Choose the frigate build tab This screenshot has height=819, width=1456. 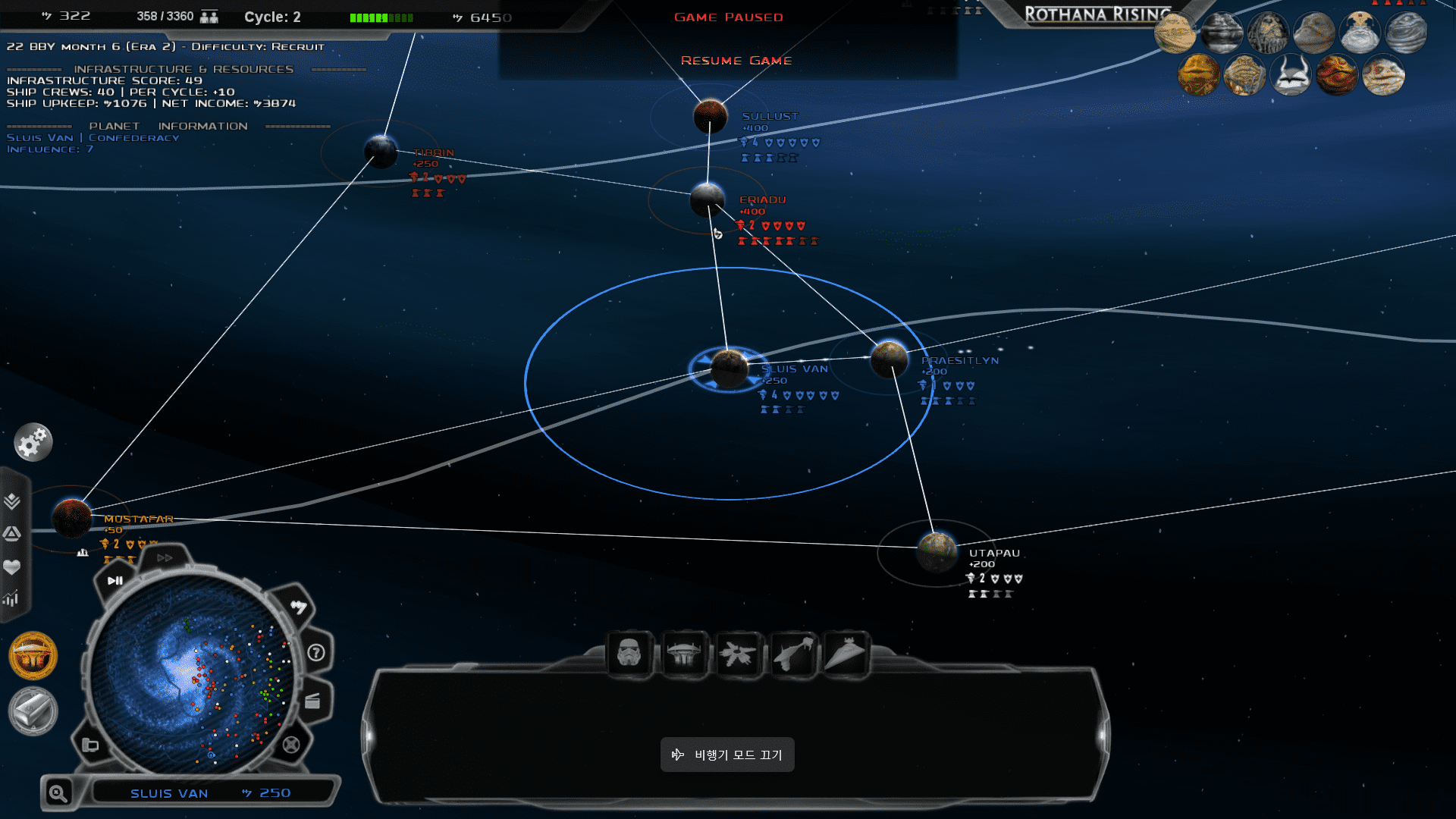coord(792,654)
